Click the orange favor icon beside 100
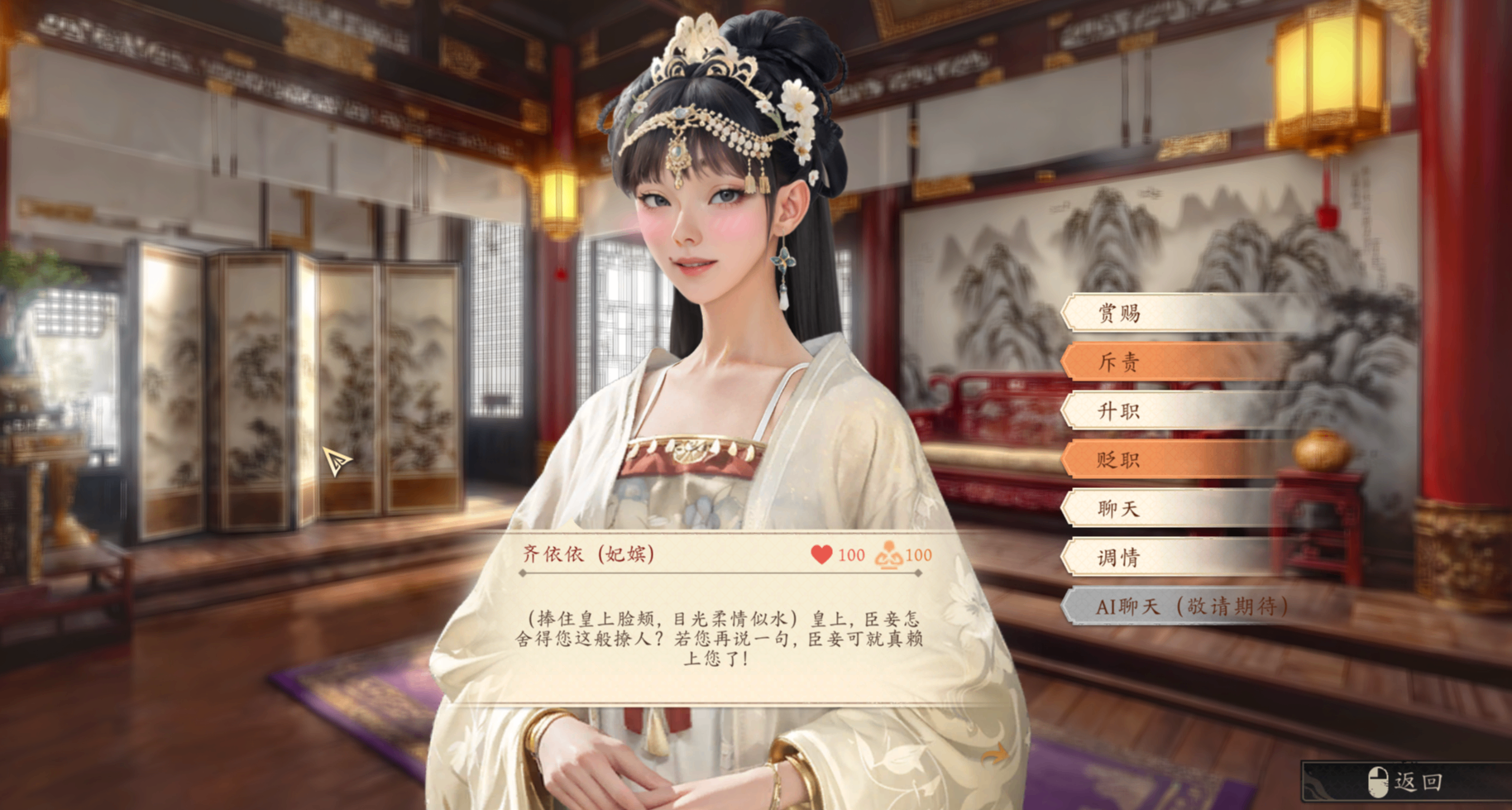Viewport: 1512px width, 810px height. (889, 555)
